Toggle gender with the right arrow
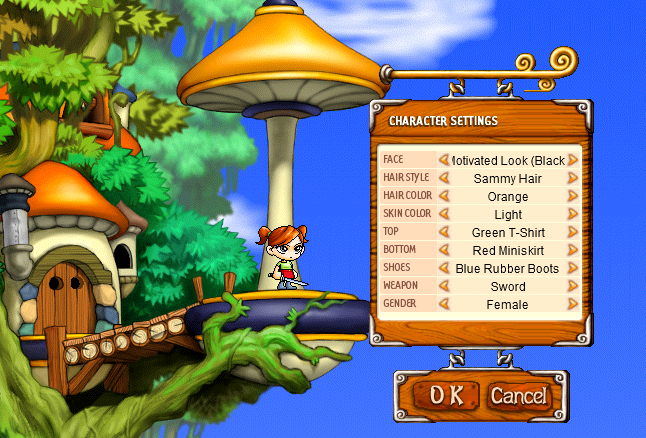 573,304
